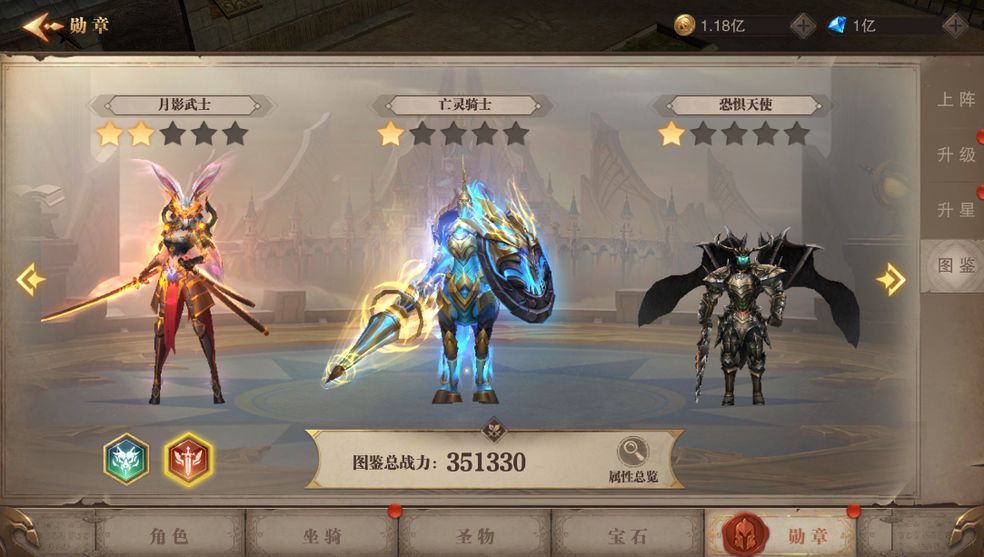Add more gold coins with plus button

(802, 25)
